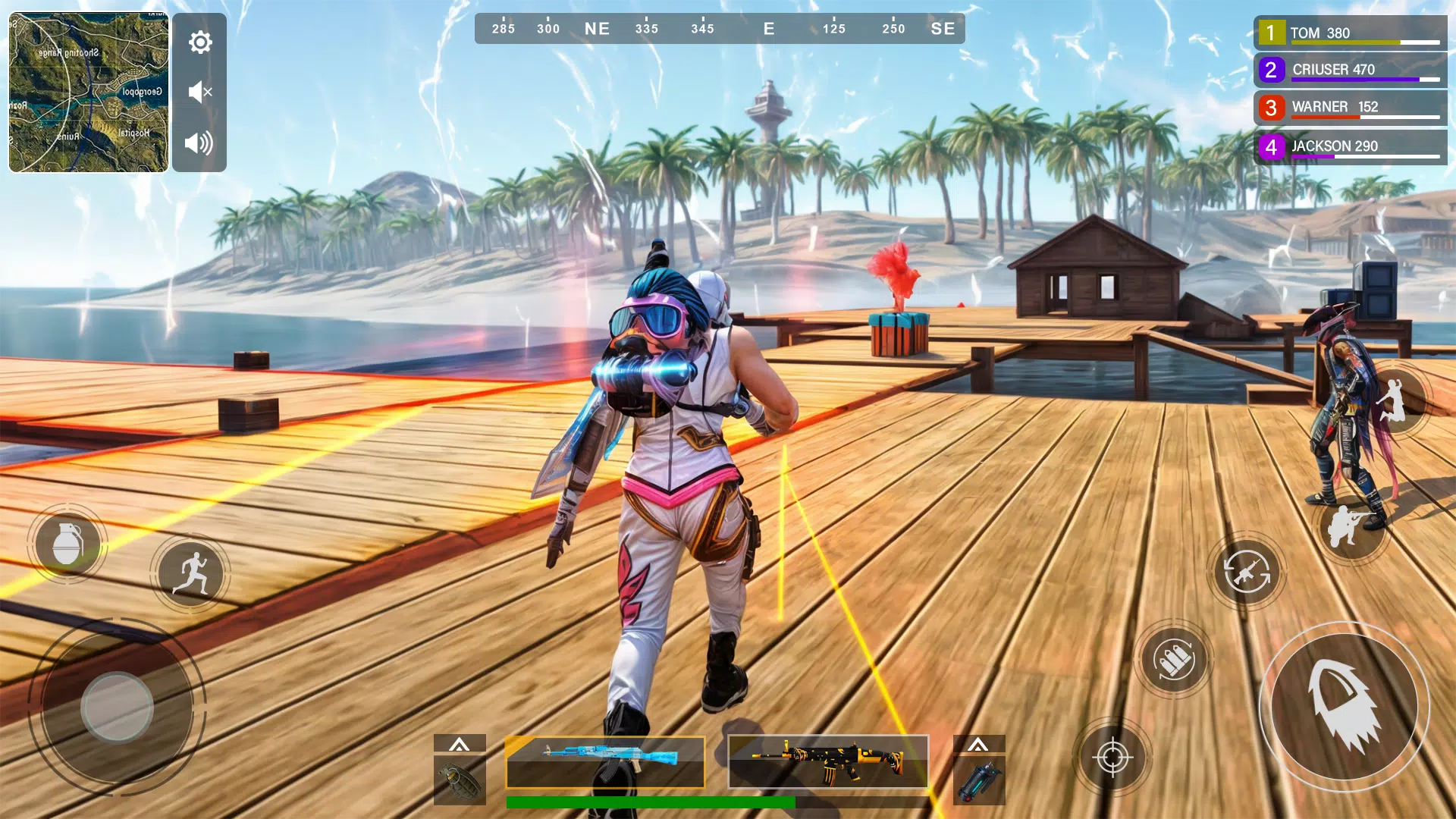Fire using the large bullet button
Screen dimensions: 1456x819
[1344, 707]
